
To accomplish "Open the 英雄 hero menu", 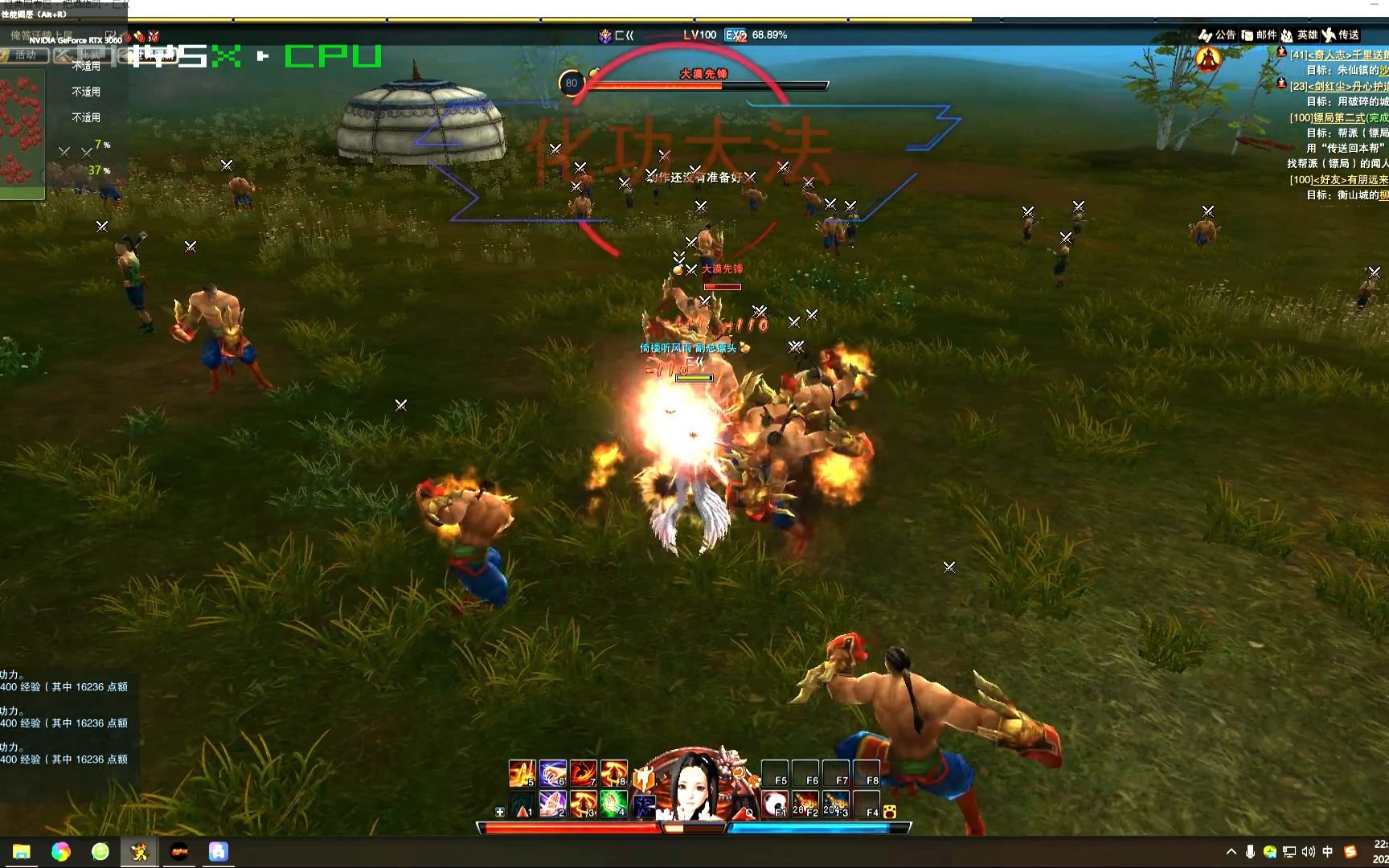I will point(1299,35).
